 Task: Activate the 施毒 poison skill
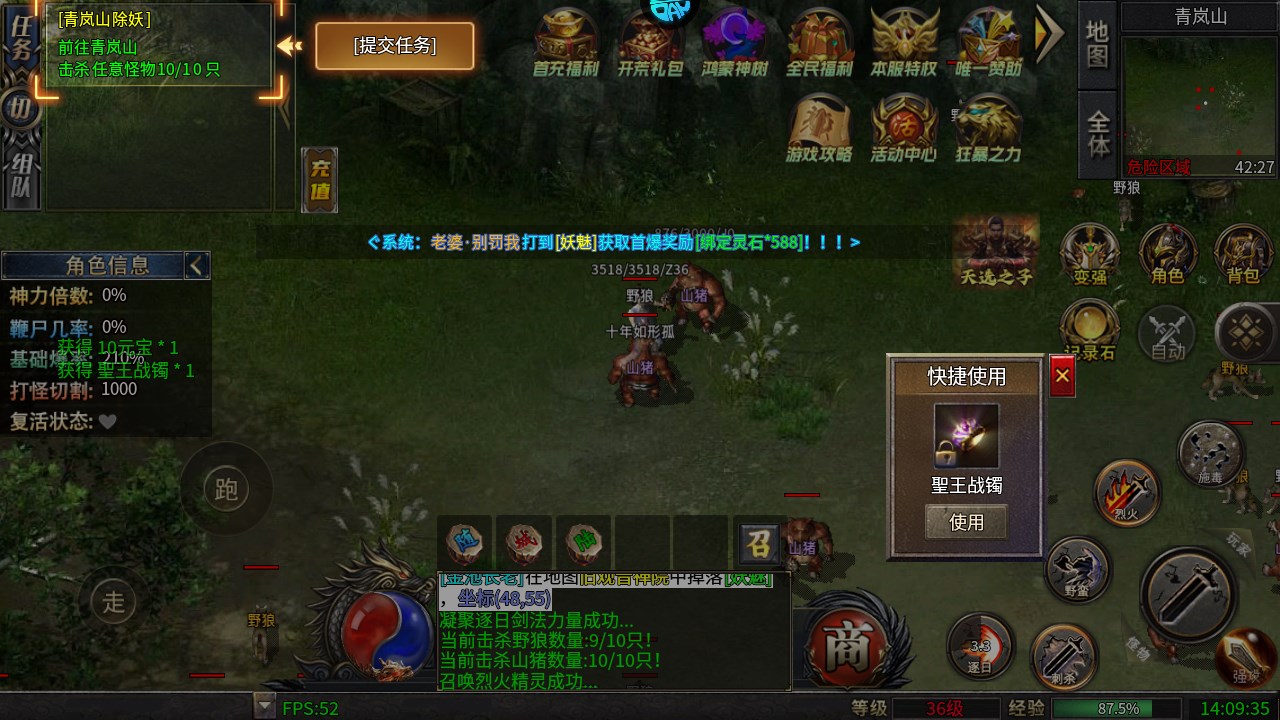point(1211,452)
